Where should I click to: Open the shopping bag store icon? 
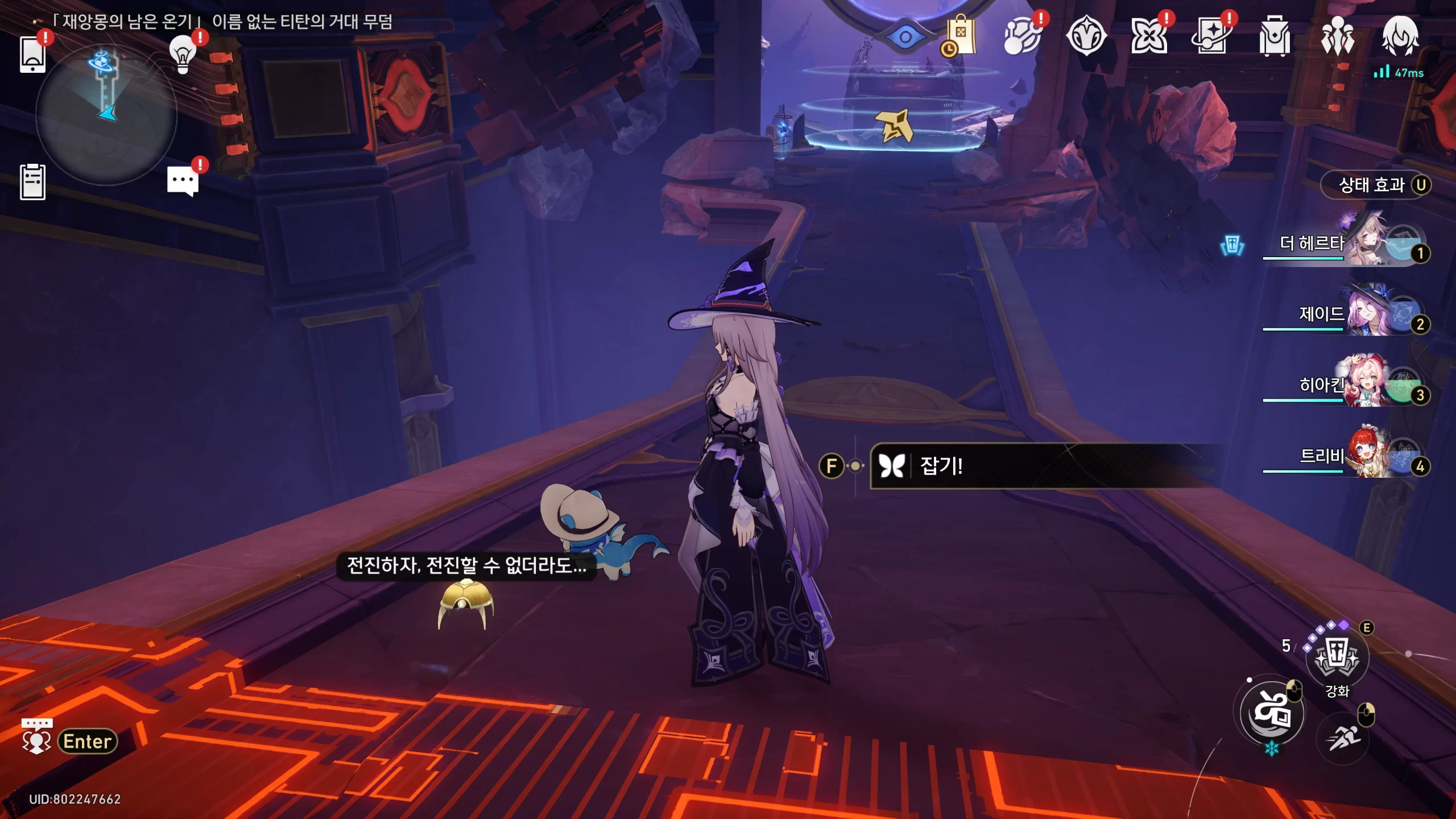[961, 36]
